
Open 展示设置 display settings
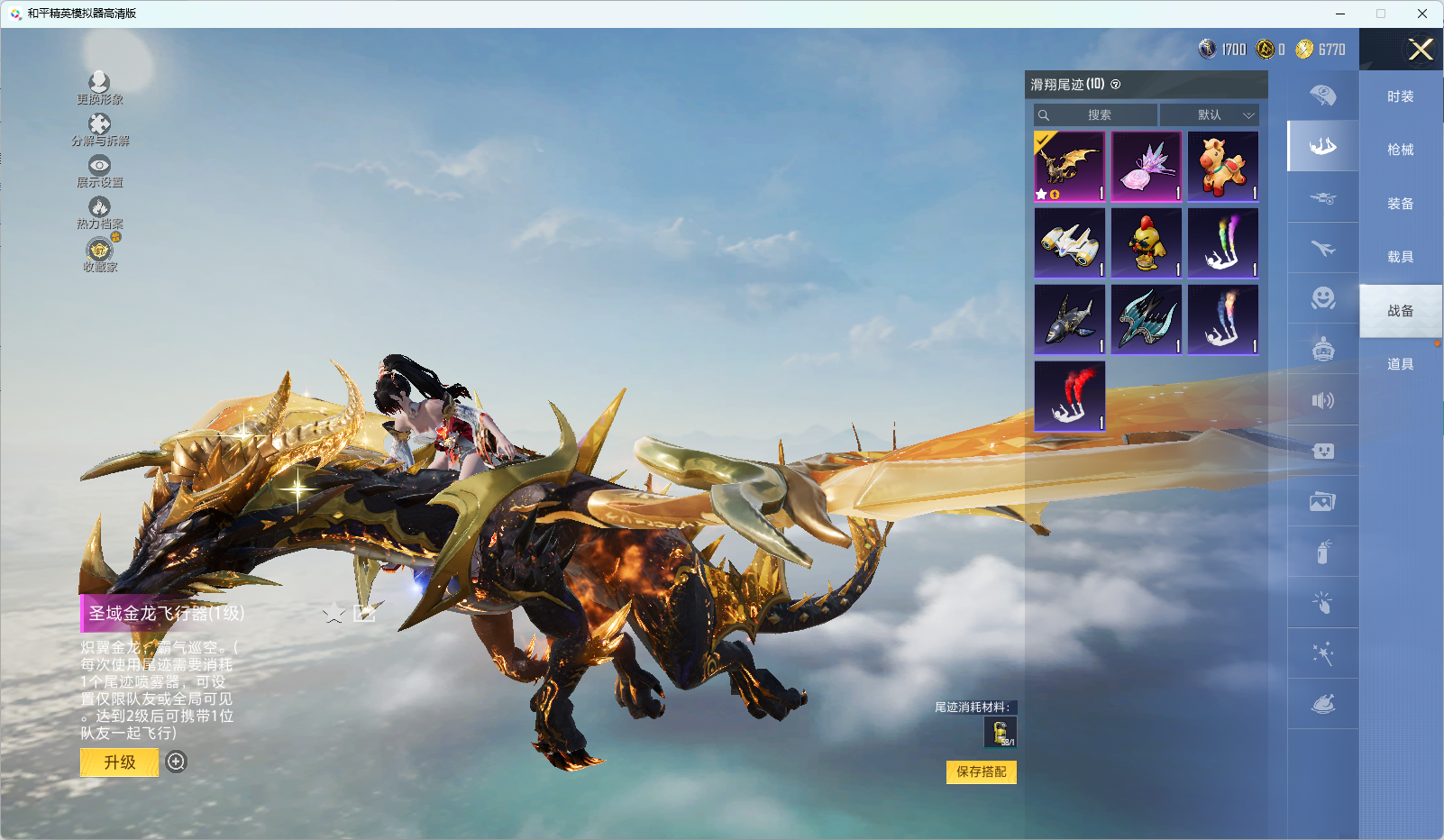pyautogui.click(x=99, y=171)
